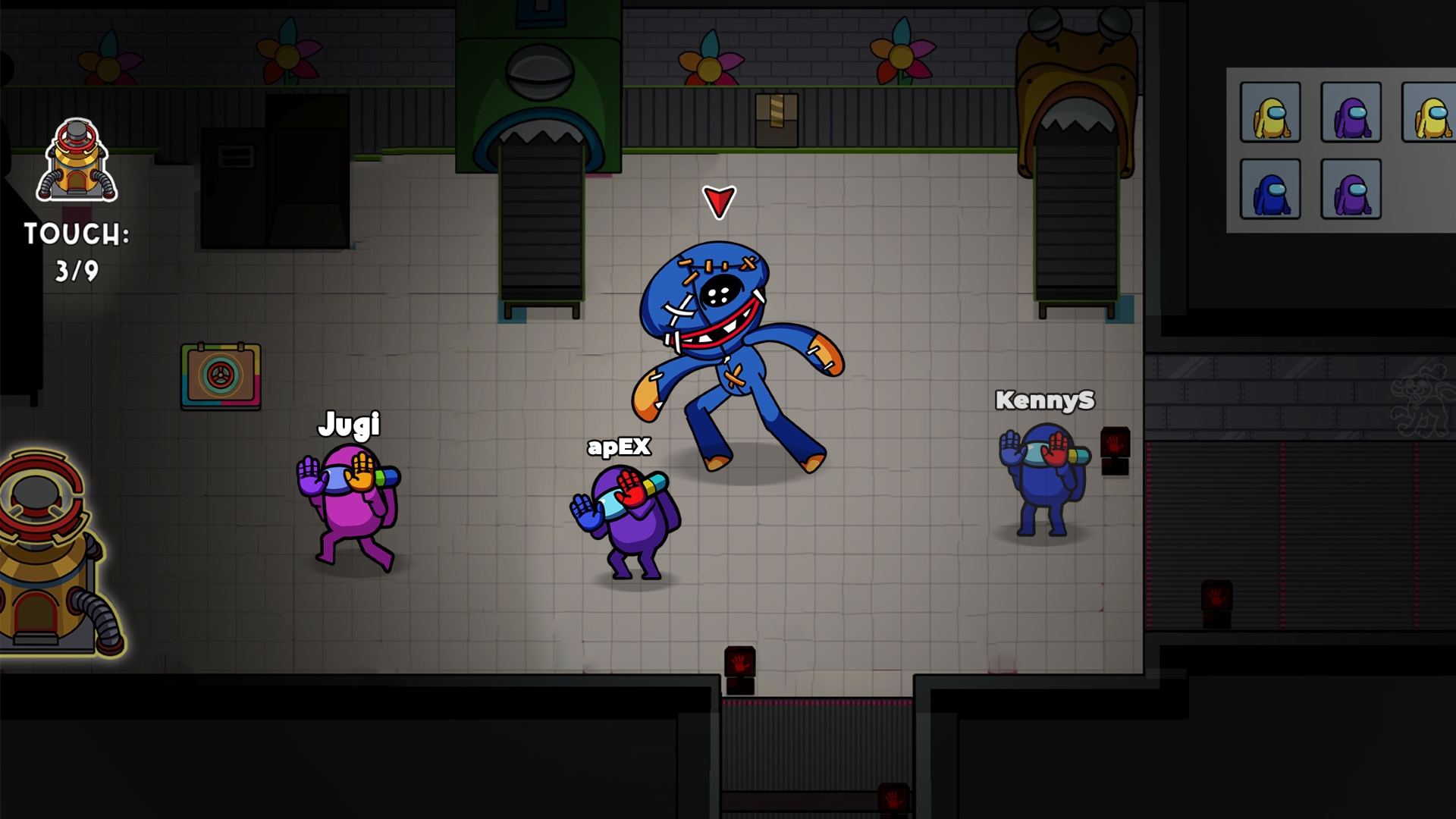This screenshot has height=819, width=1456.
Task: Select the yellow crewmate portrait in the panel
Action: [1271, 112]
